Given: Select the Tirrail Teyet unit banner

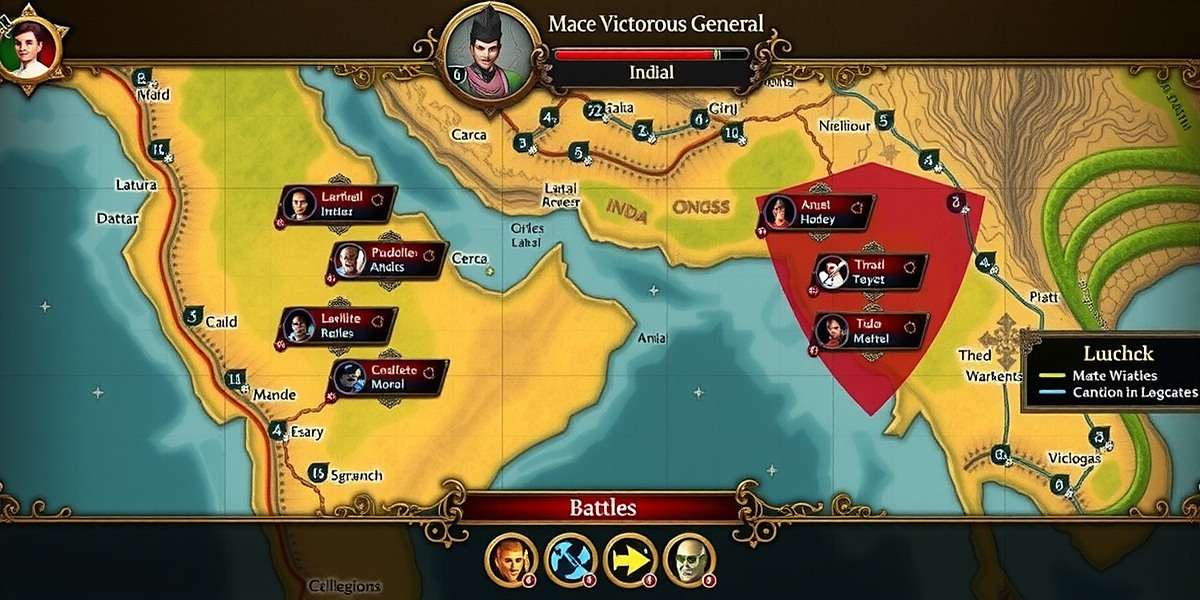Looking at the screenshot, I should pyautogui.click(x=869, y=272).
